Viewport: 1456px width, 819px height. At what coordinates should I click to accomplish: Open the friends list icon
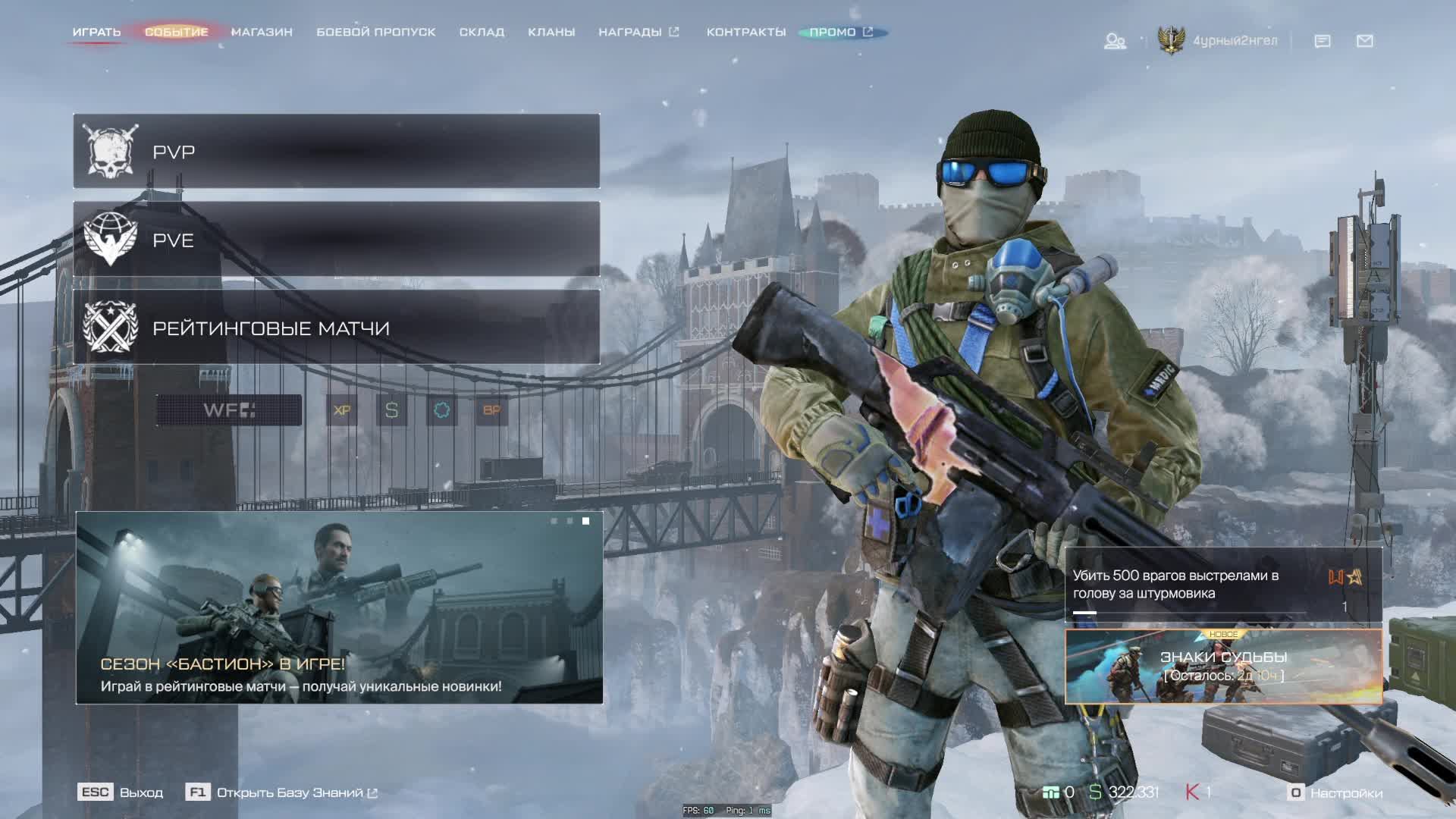click(x=1114, y=41)
